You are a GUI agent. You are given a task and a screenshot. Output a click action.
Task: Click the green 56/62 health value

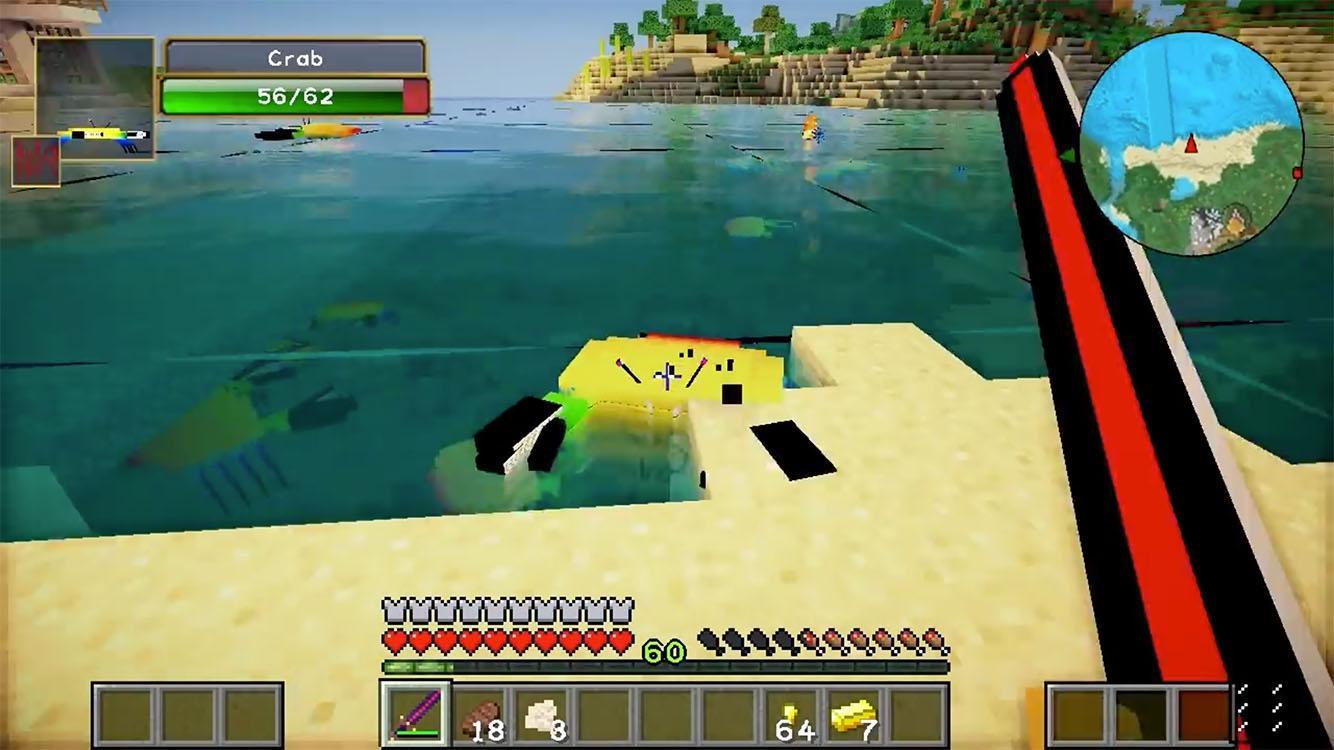pos(294,96)
